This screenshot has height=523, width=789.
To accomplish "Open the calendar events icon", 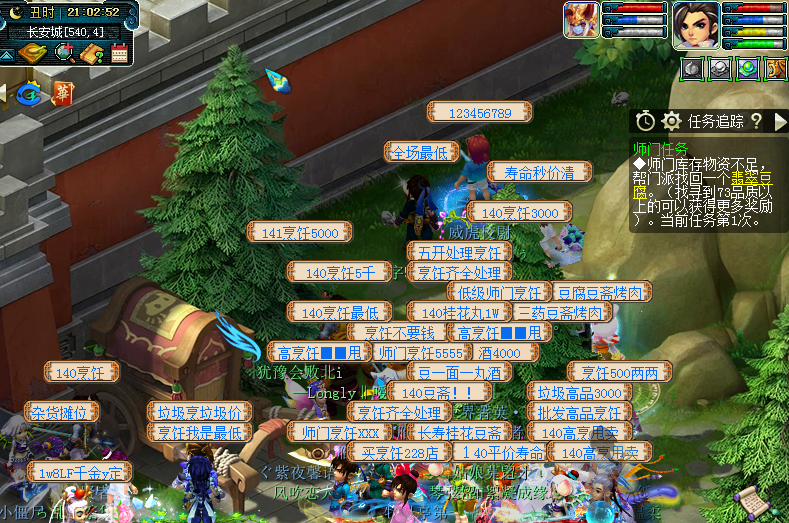I will tap(119, 53).
